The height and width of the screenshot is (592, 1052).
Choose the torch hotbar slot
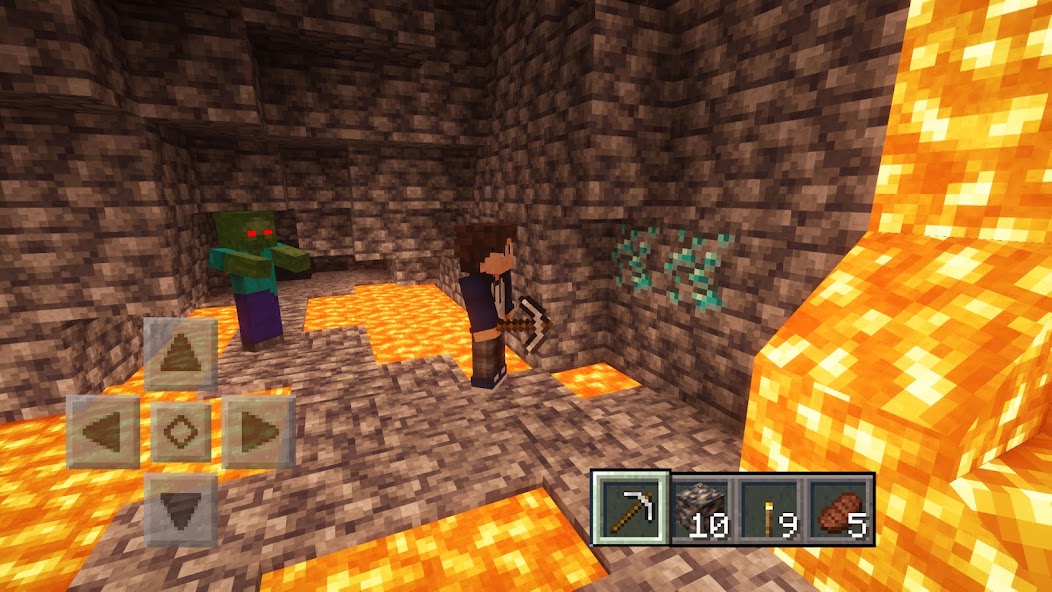[771, 509]
